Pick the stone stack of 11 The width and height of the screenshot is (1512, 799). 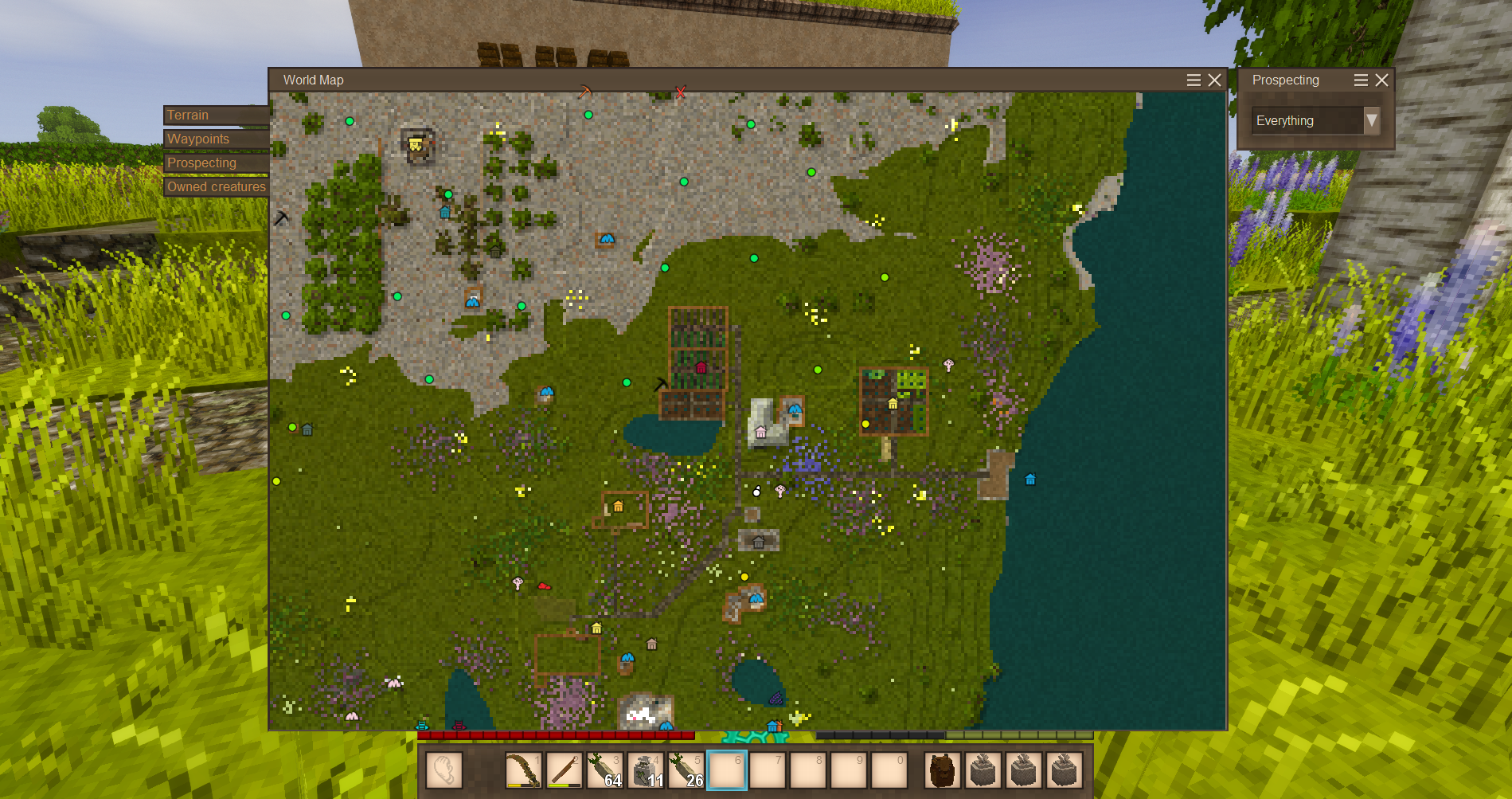(x=646, y=770)
